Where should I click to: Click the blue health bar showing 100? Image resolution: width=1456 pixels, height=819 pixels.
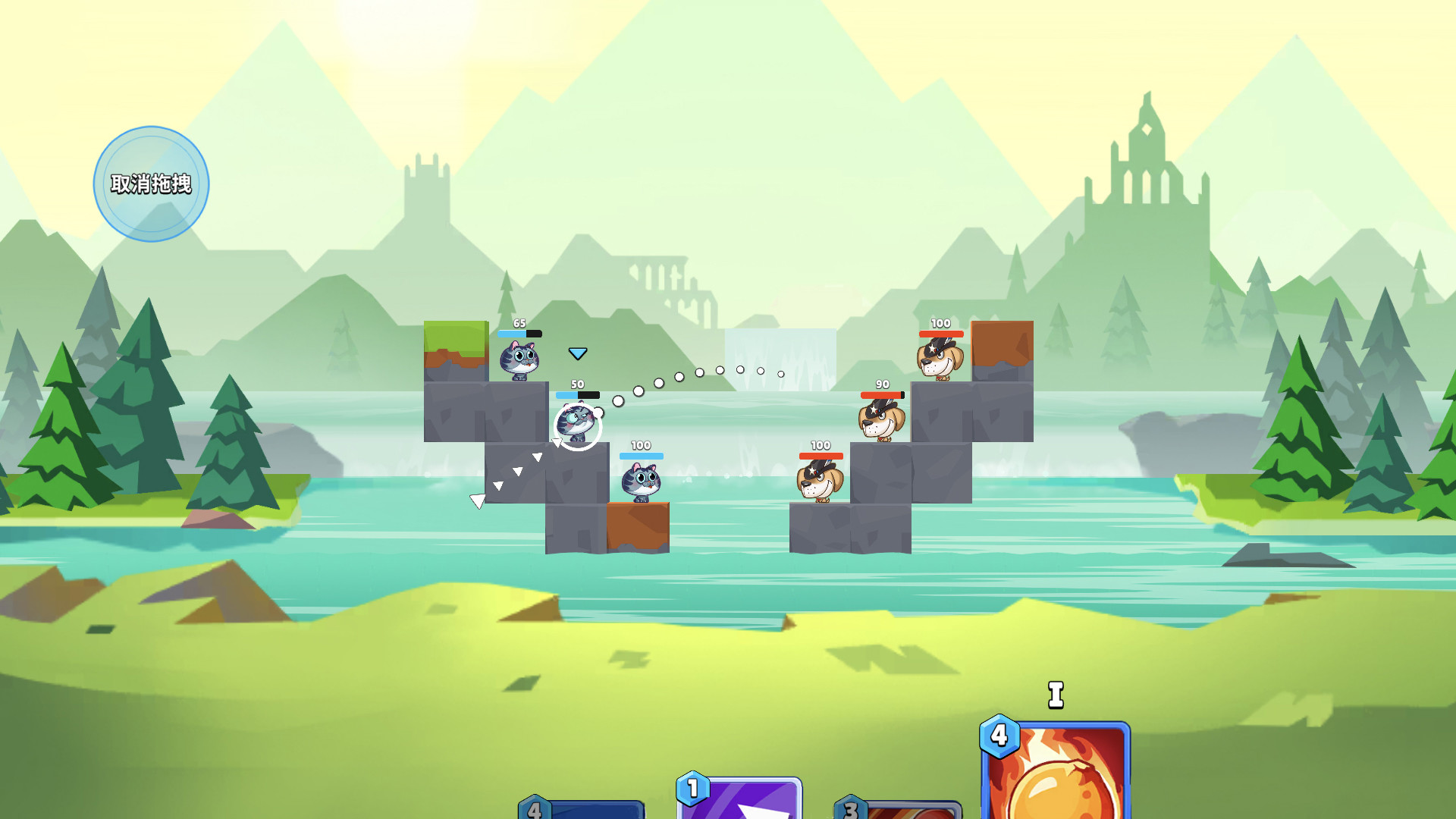pyautogui.click(x=641, y=457)
